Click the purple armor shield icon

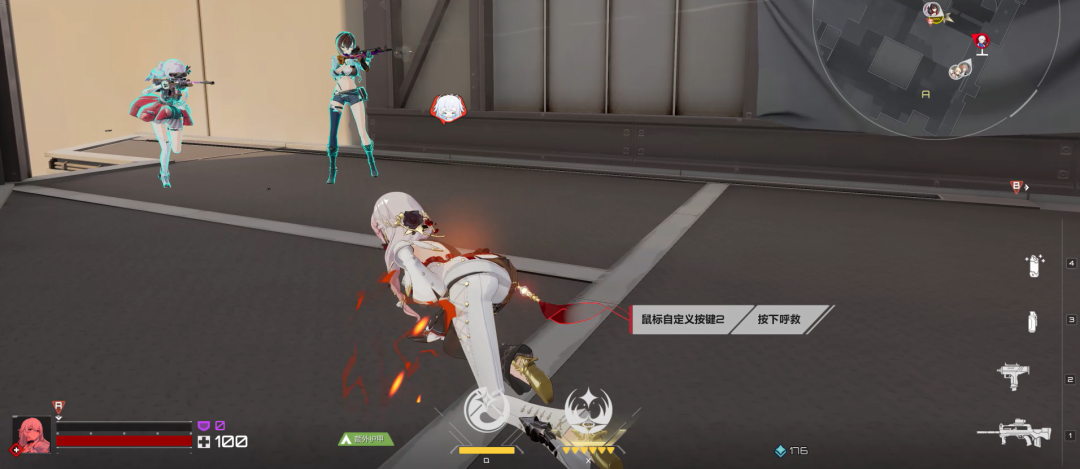204,426
